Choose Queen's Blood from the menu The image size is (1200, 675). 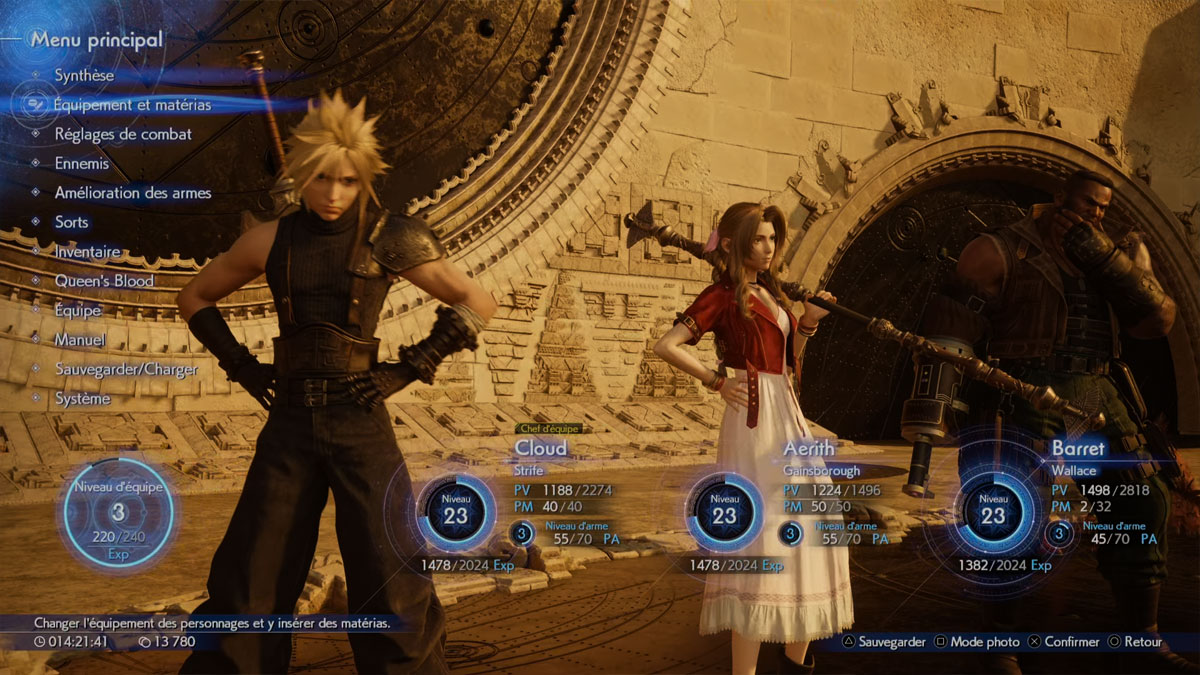(x=104, y=281)
